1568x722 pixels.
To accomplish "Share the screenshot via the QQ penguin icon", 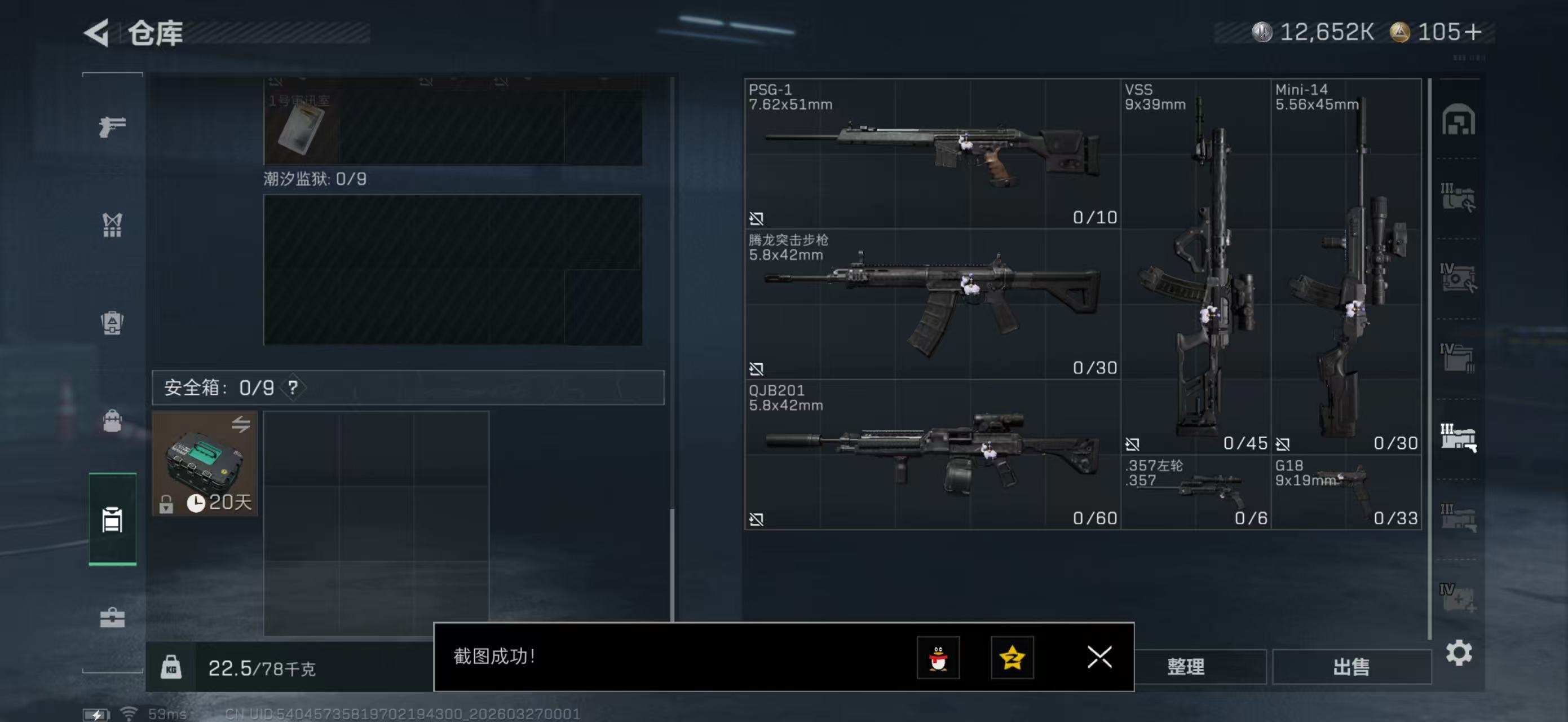I will [x=938, y=658].
